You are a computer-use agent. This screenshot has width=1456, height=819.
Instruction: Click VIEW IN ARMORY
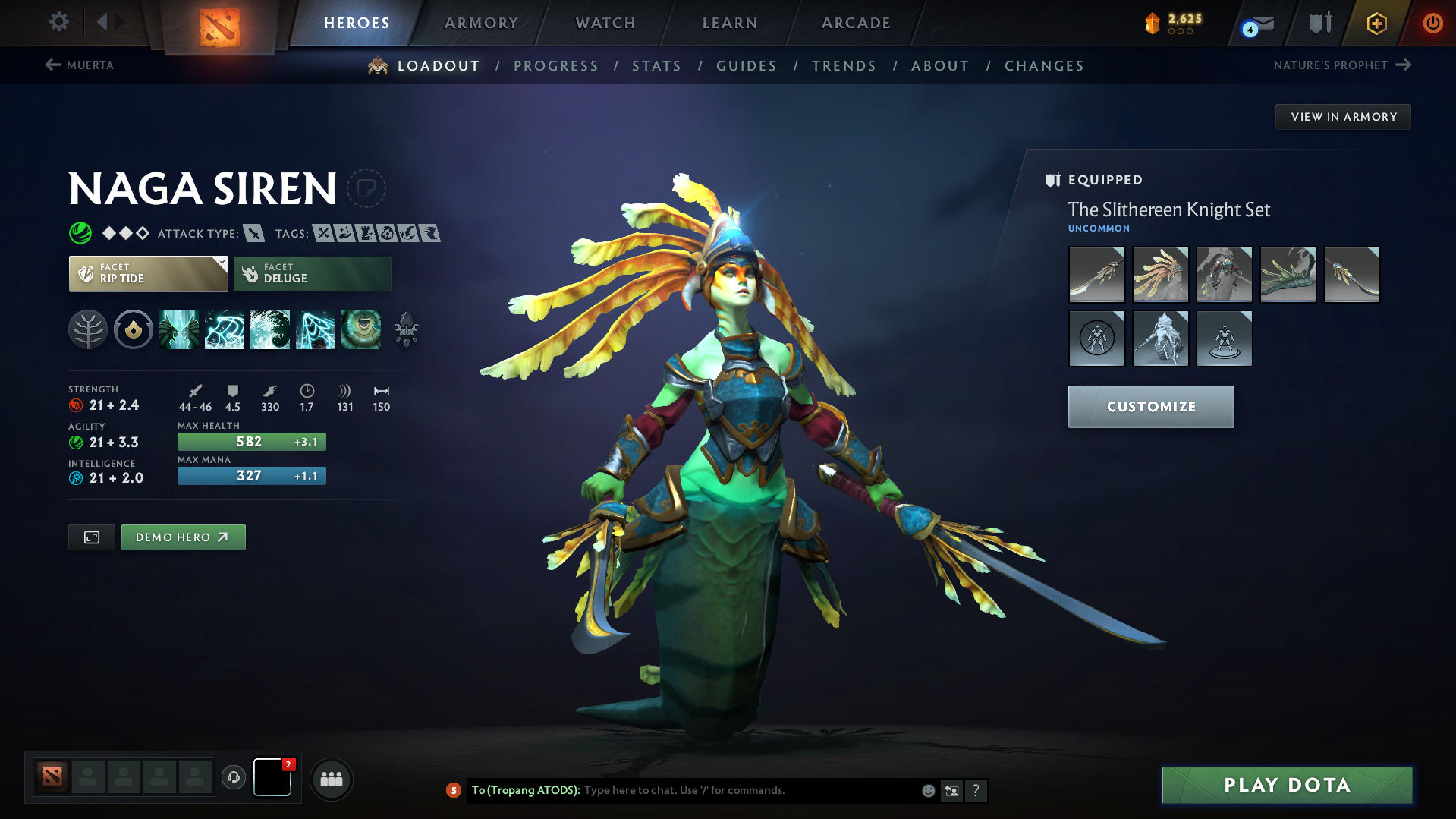(x=1342, y=116)
